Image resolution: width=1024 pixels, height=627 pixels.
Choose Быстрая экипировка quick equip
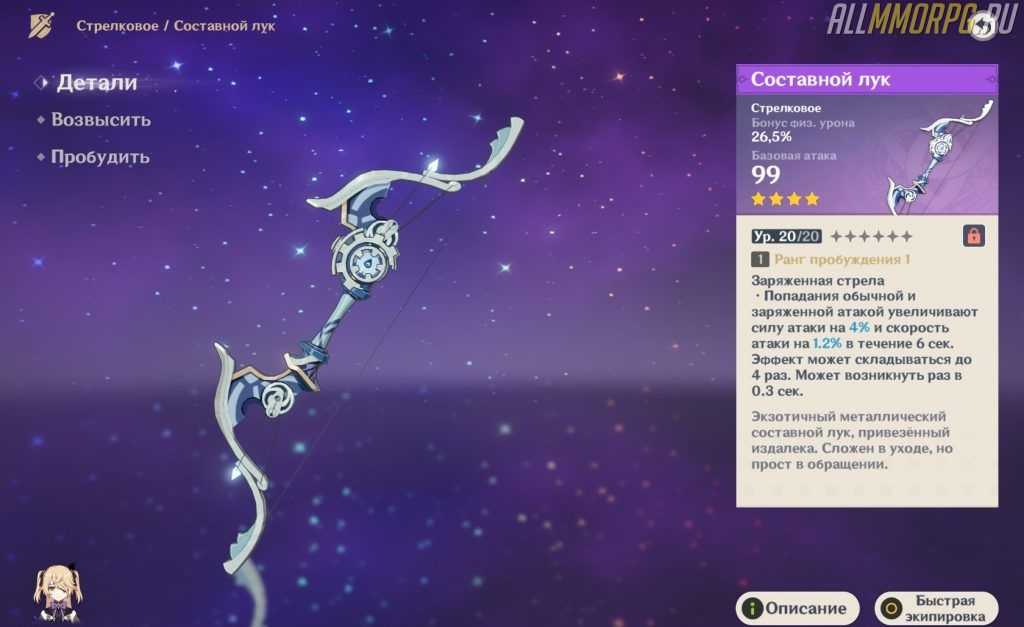point(936,608)
